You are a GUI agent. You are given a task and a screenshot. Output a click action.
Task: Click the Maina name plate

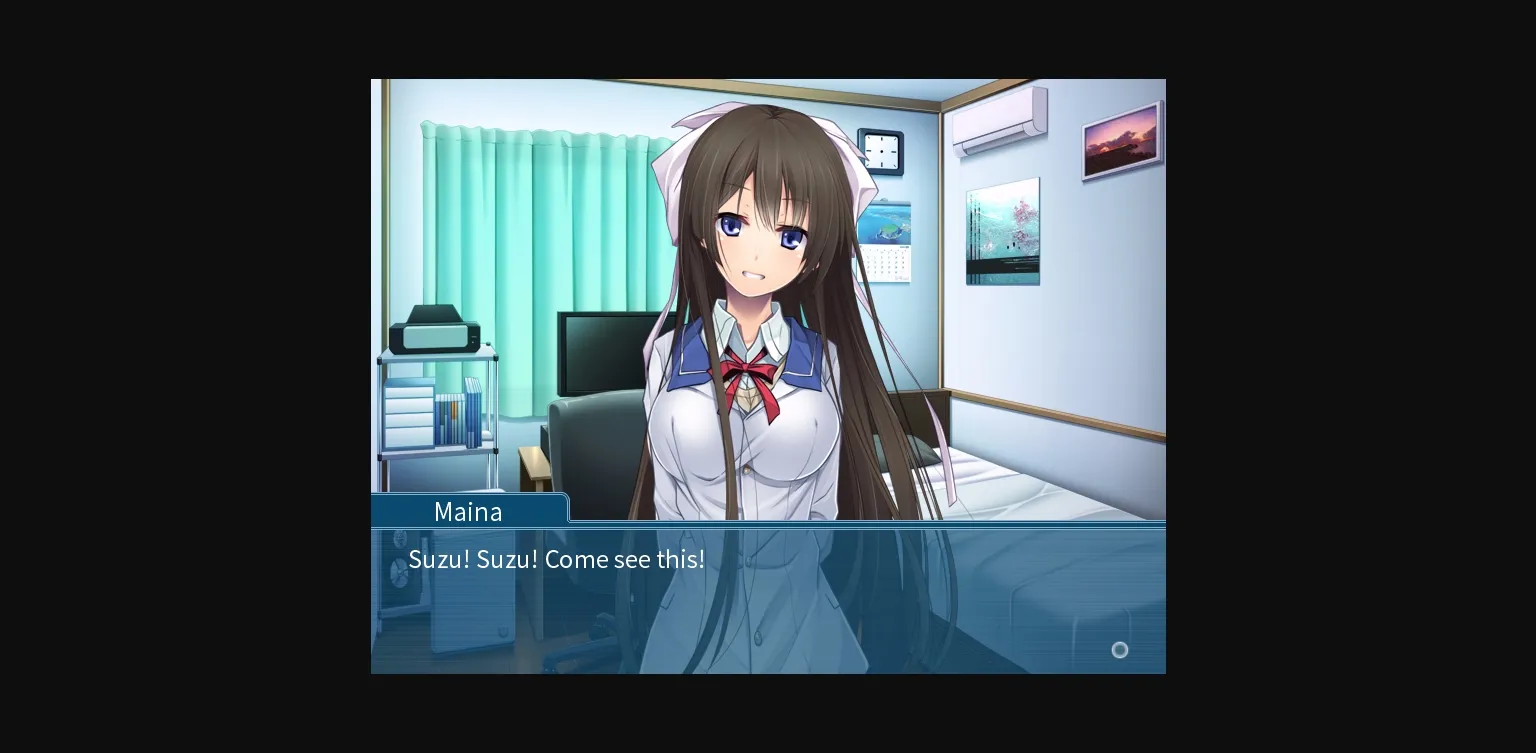(x=468, y=511)
